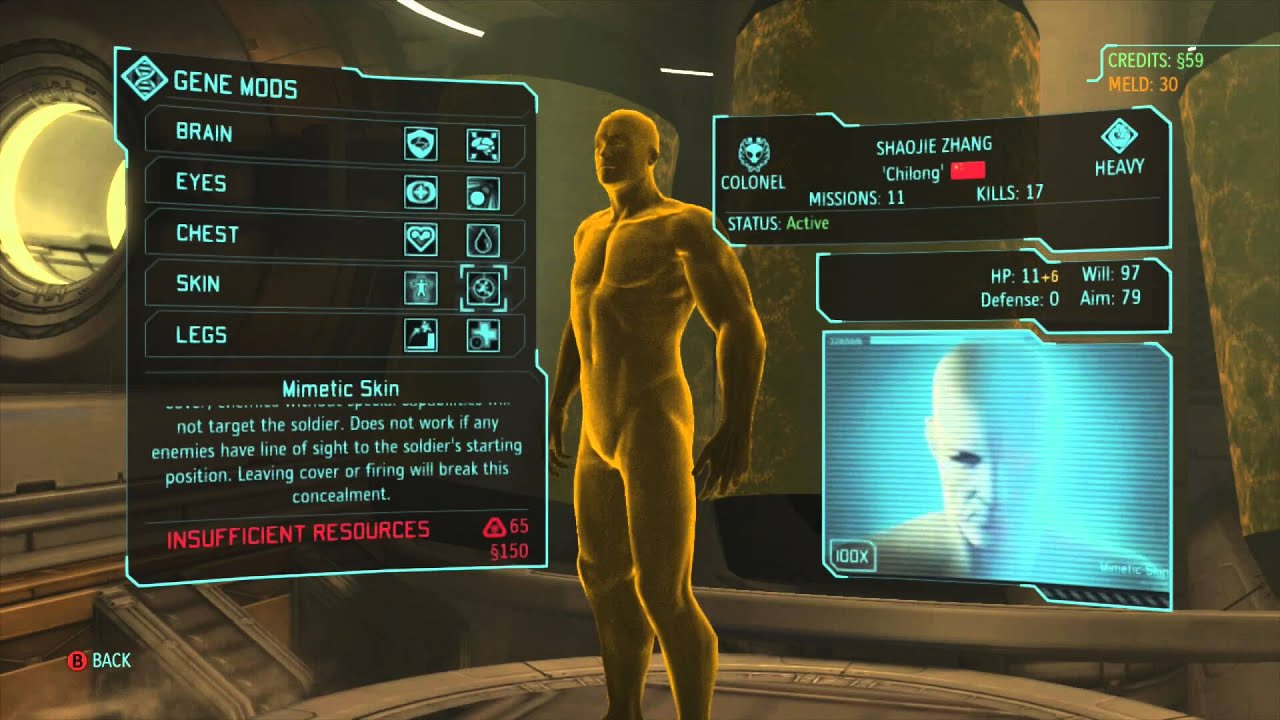1280x720 pixels.
Task: Choose the brain-shaped gene mod icon
Action: (483, 145)
